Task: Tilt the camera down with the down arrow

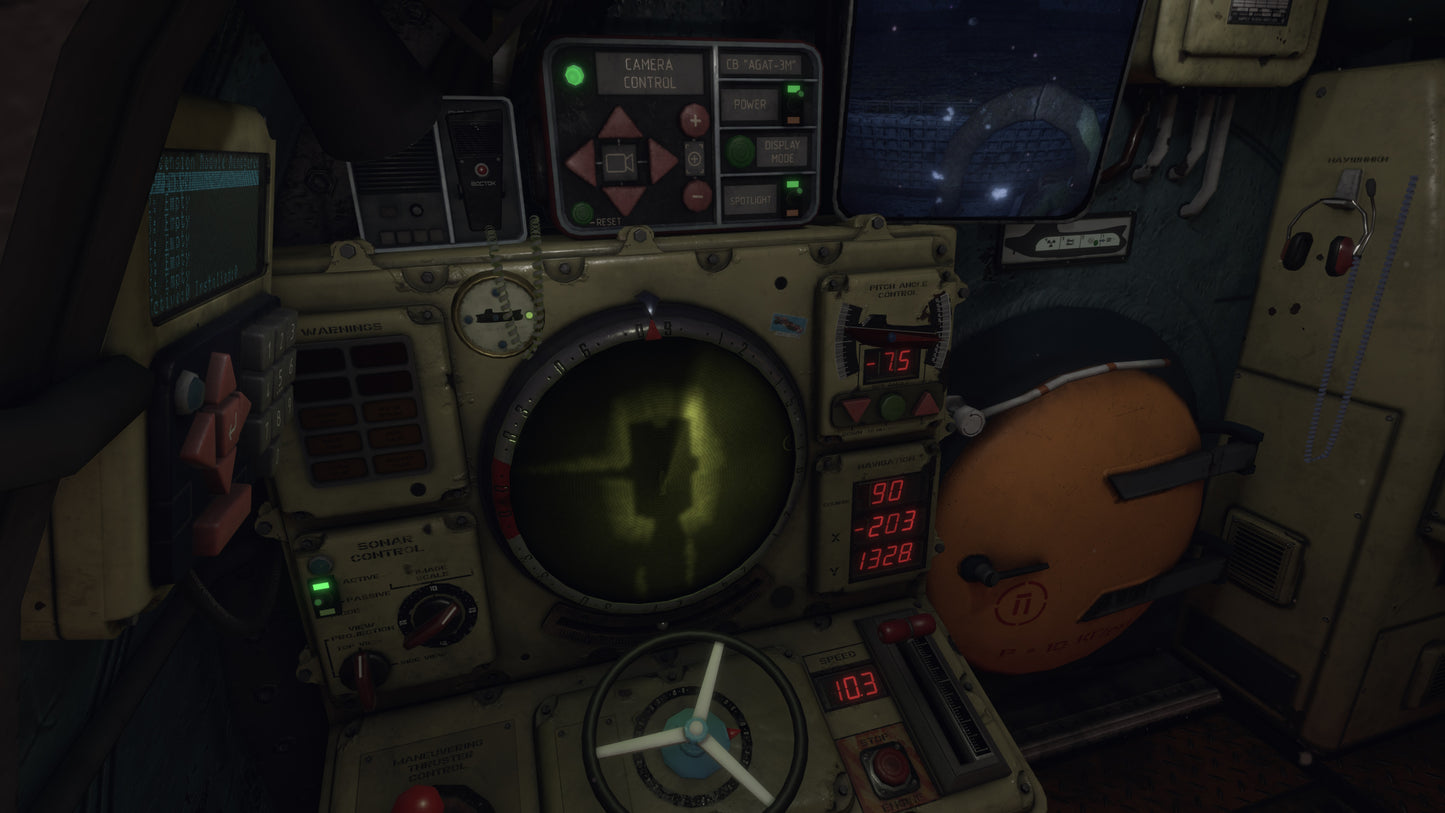Action: [623, 199]
